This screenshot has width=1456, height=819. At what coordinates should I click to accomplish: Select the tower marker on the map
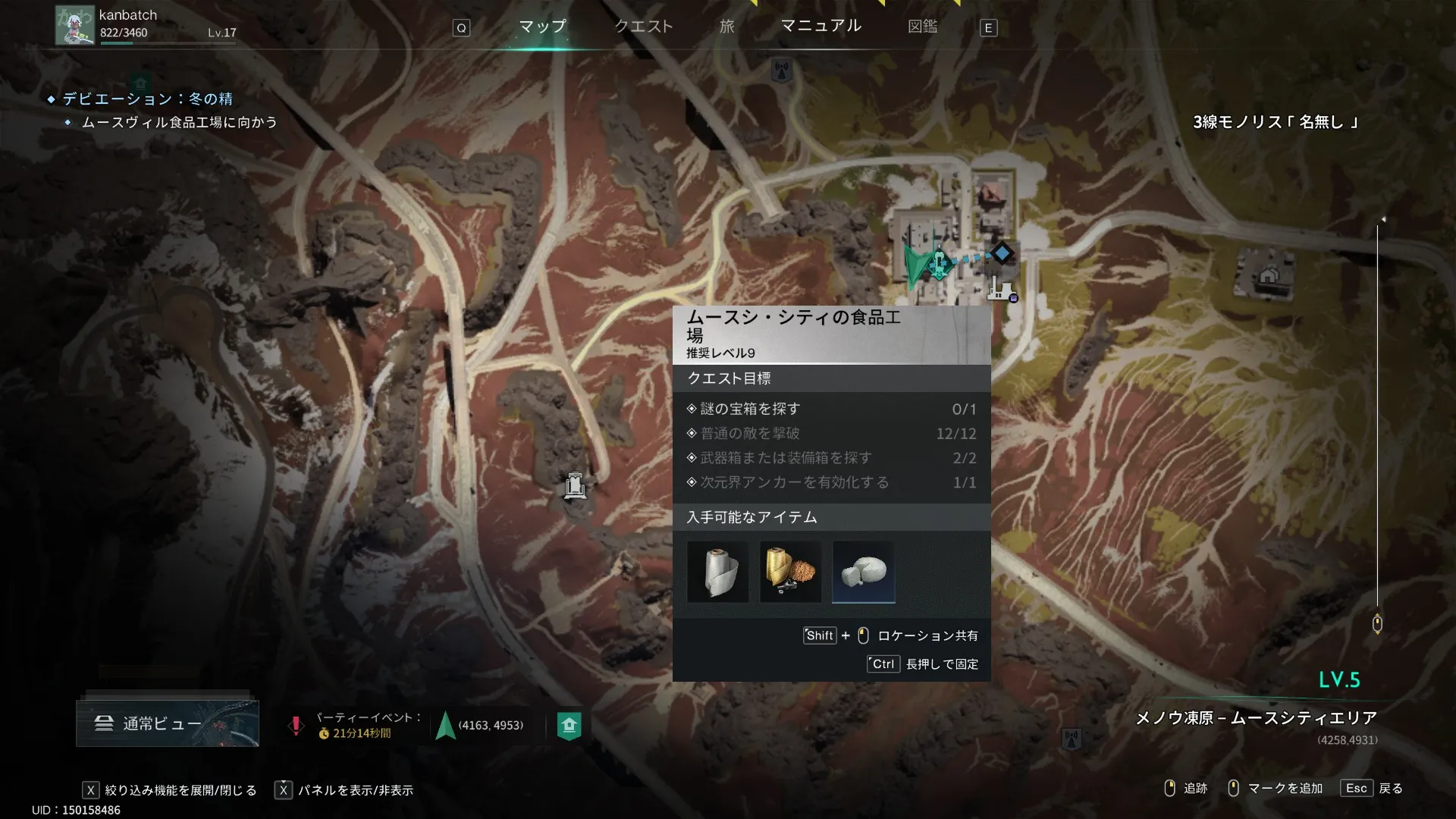coord(575,485)
